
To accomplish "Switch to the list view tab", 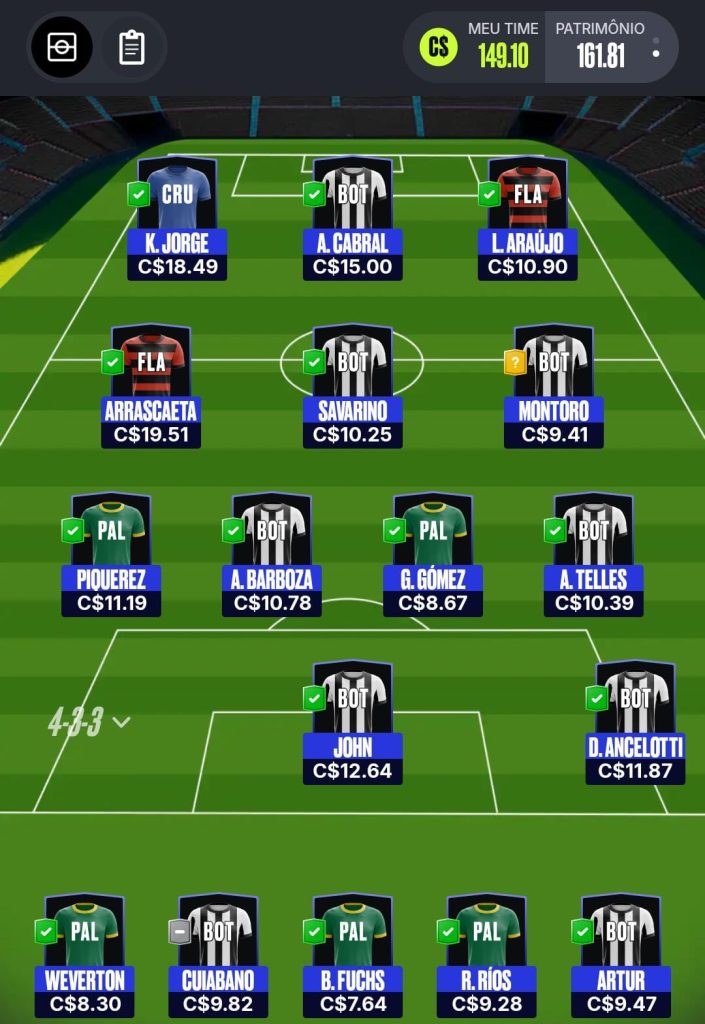I will coord(132,47).
